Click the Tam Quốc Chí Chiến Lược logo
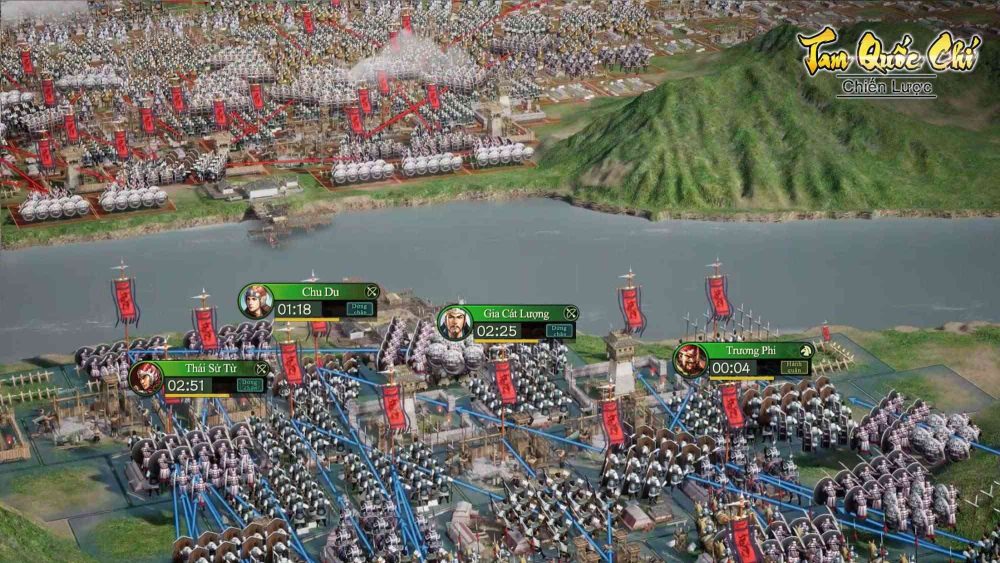Screen dimensions: 1000x563 pyautogui.click(x=888, y=62)
